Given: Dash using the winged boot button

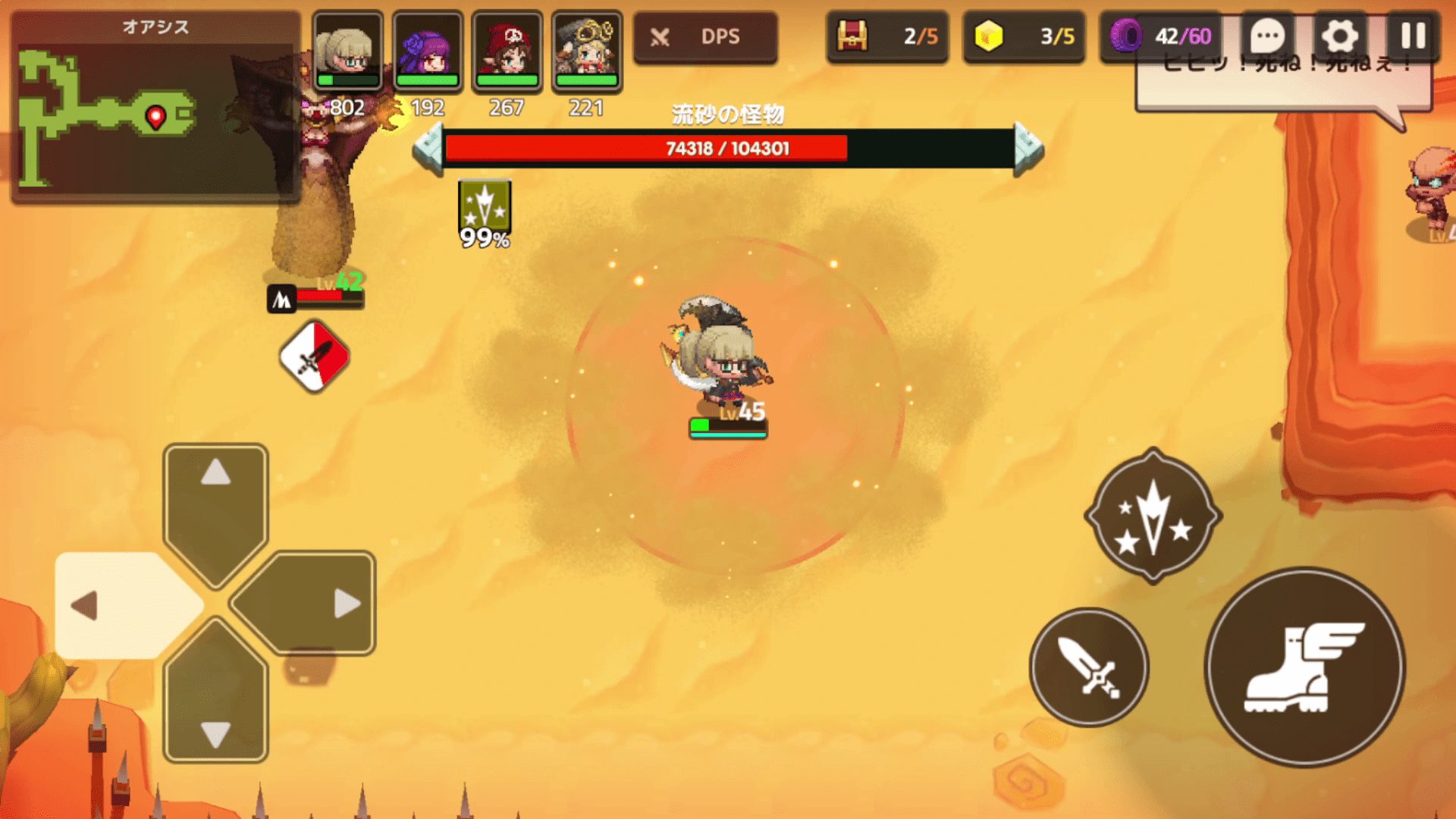Looking at the screenshot, I should click(x=1304, y=667).
